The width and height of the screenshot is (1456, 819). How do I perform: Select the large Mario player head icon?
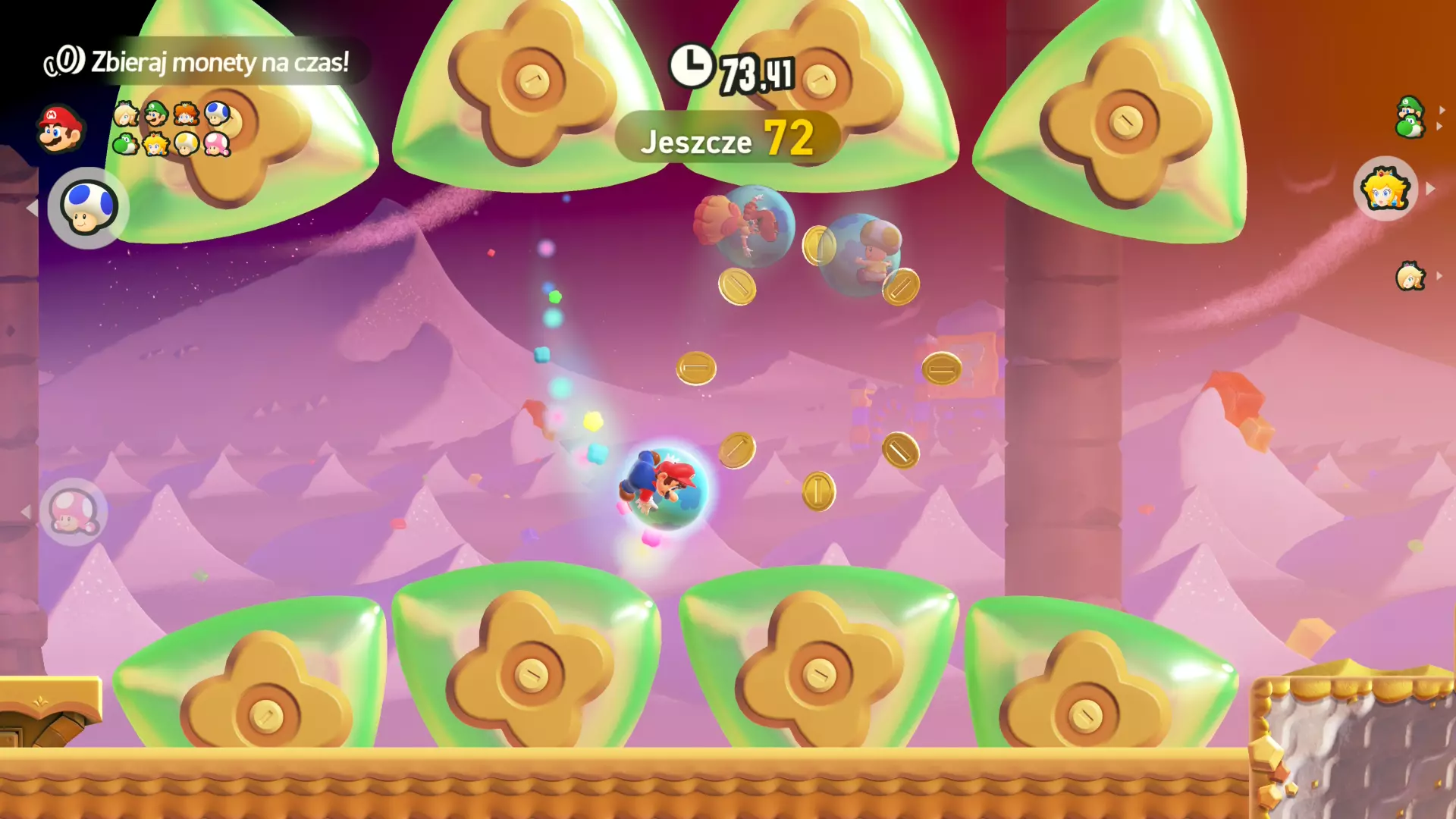tap(60, 128)
